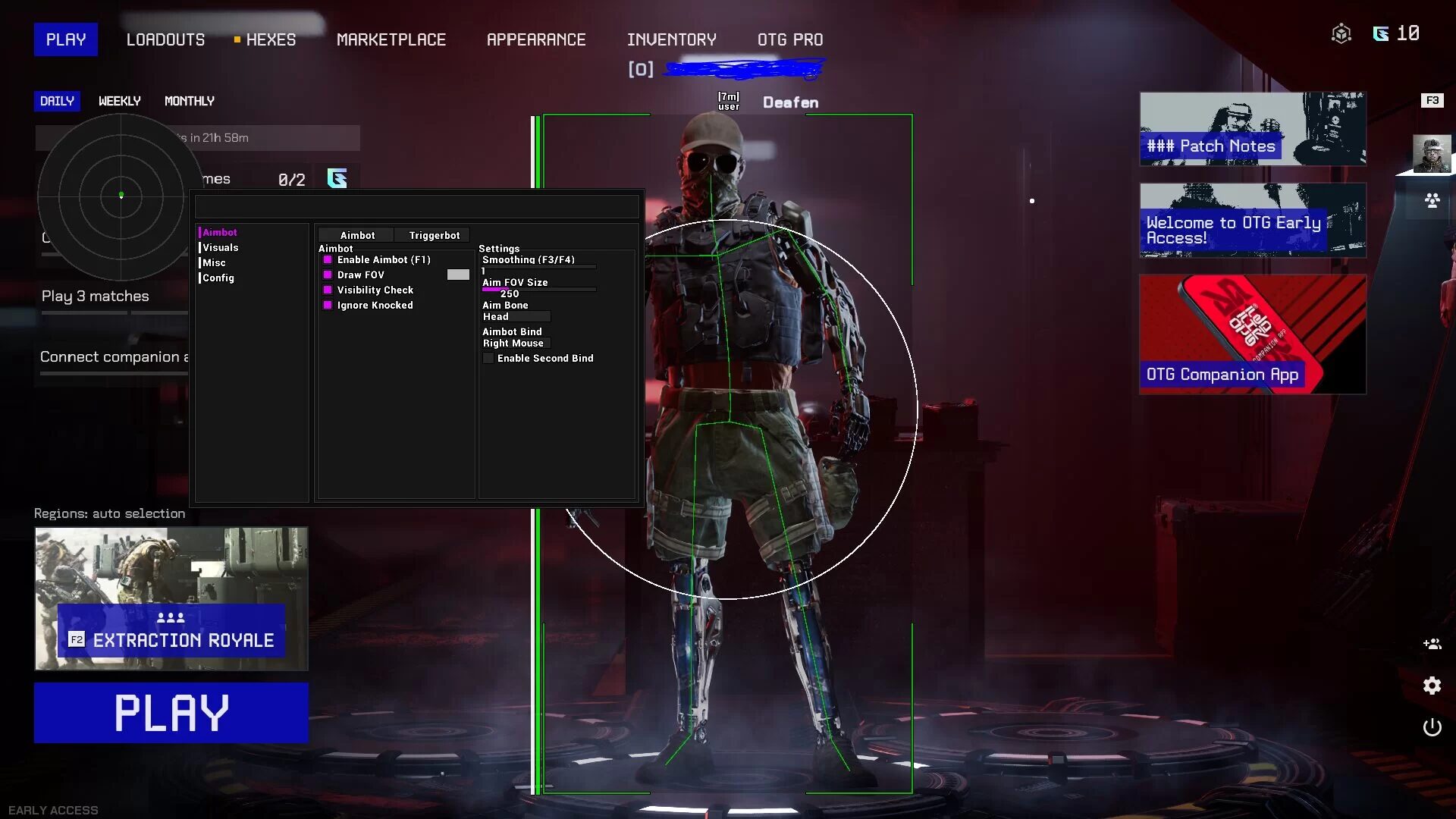
Task: Open the Patch Notes news tile
Action: [1252, 129]
